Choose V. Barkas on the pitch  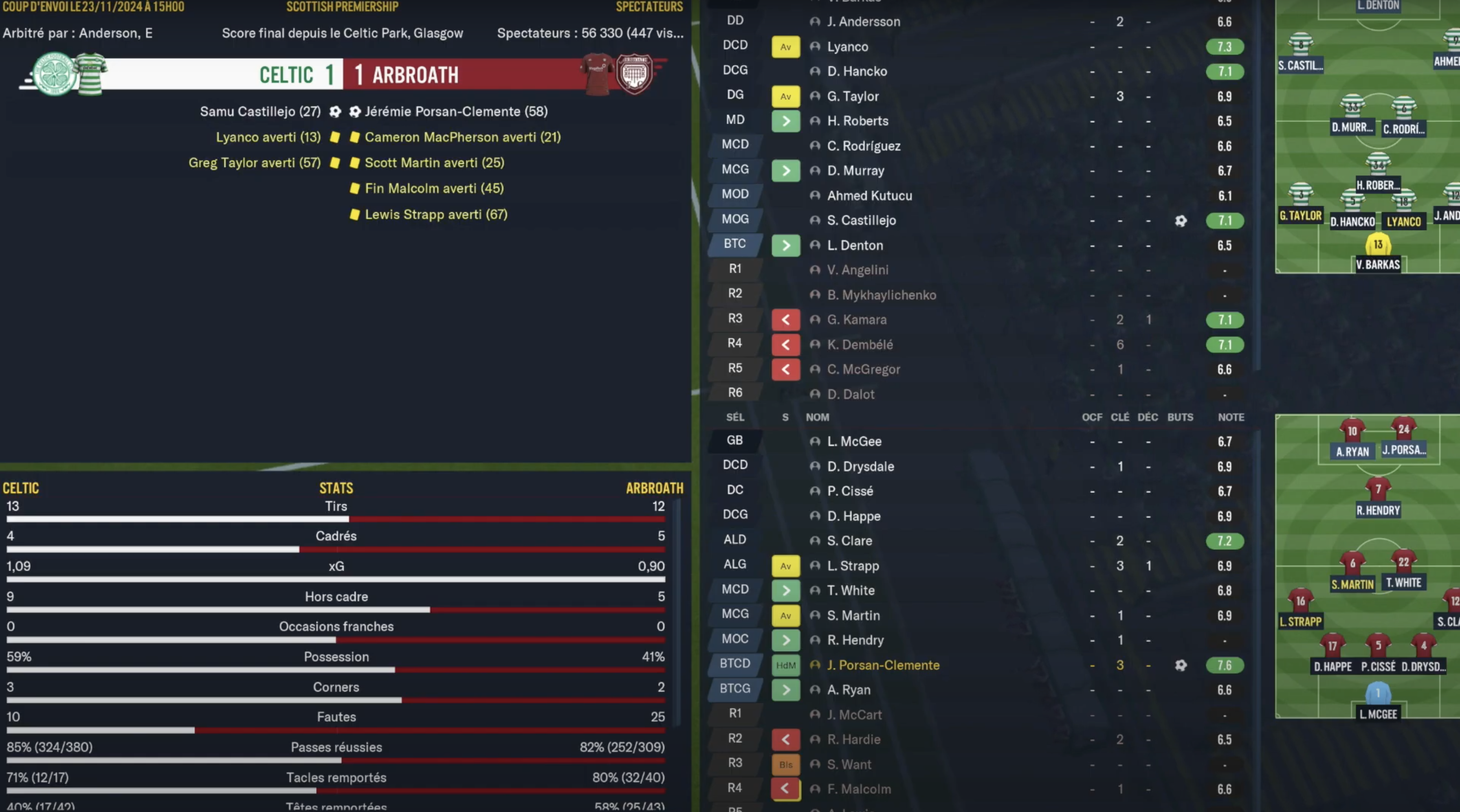coord(1377,246)
